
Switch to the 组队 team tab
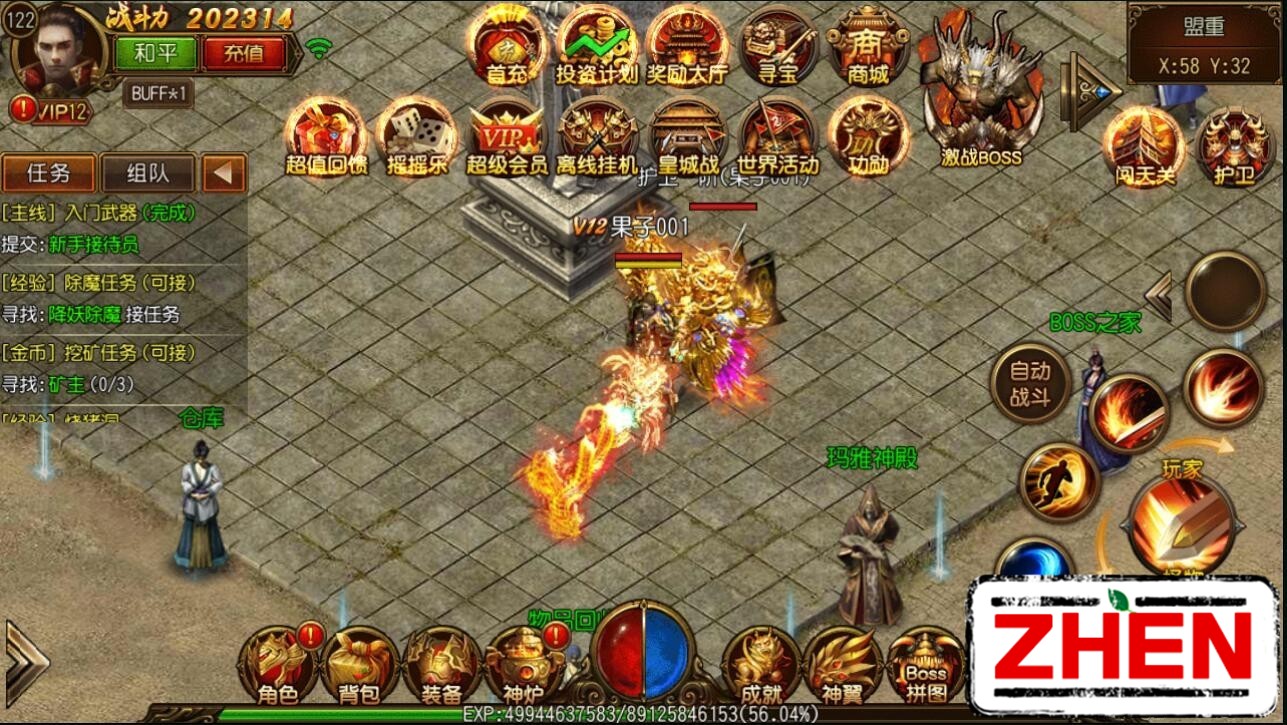click(x=148, y=173)
